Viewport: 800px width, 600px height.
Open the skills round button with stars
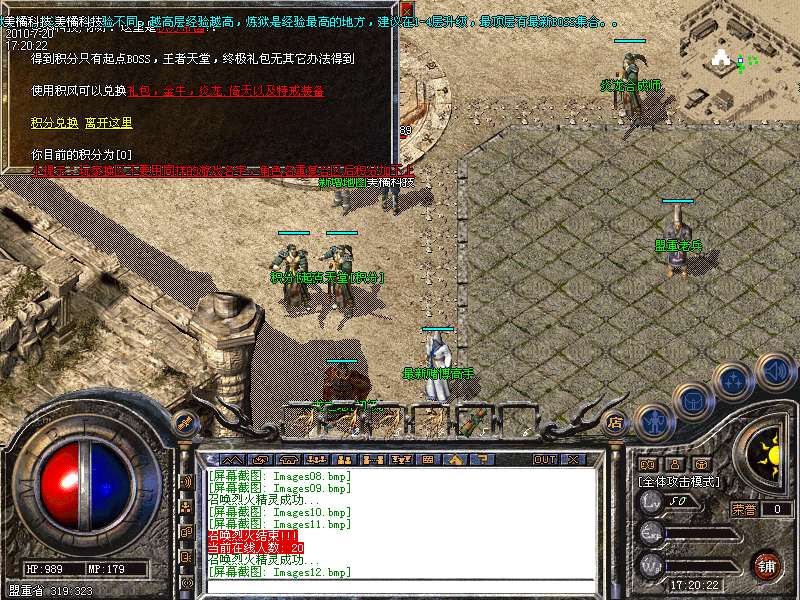tap(733, 381)
